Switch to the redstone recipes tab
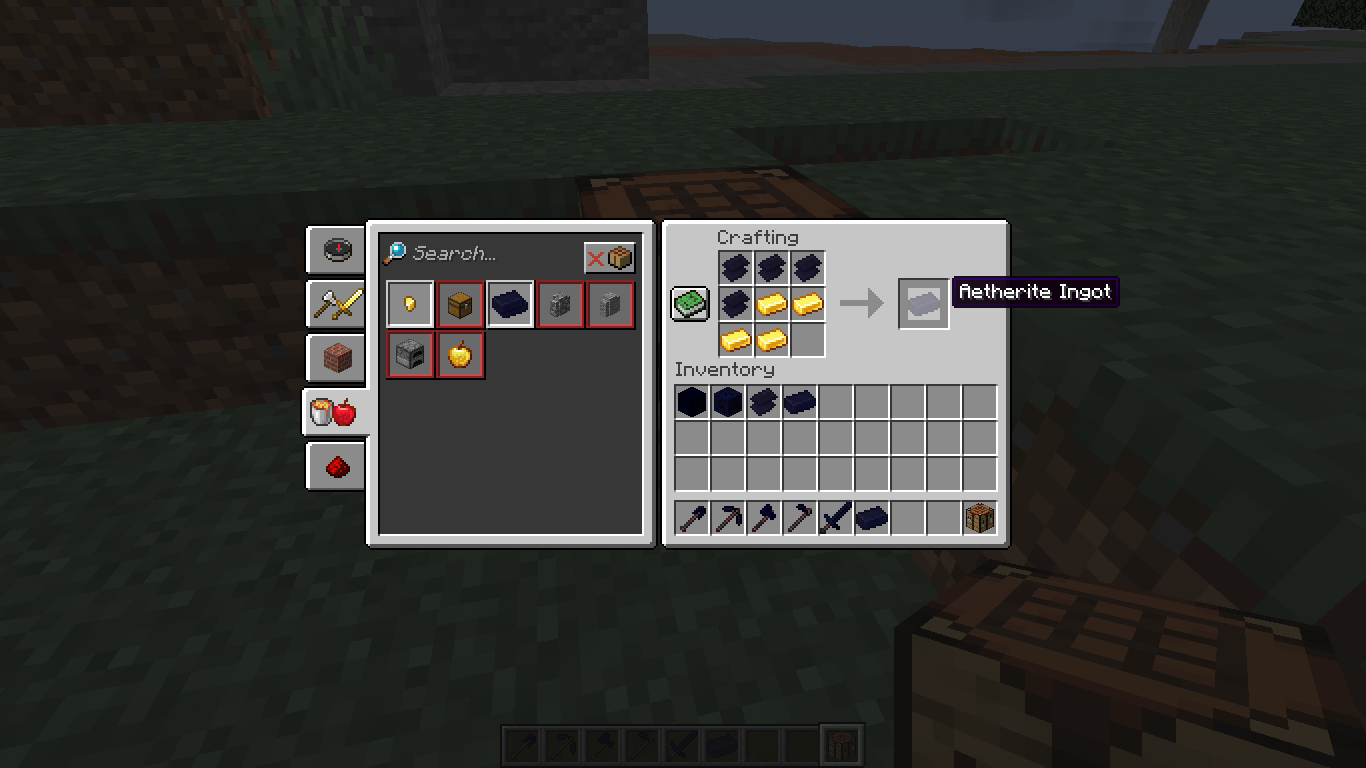1366x768 pixels. click(x=336, y=466)
